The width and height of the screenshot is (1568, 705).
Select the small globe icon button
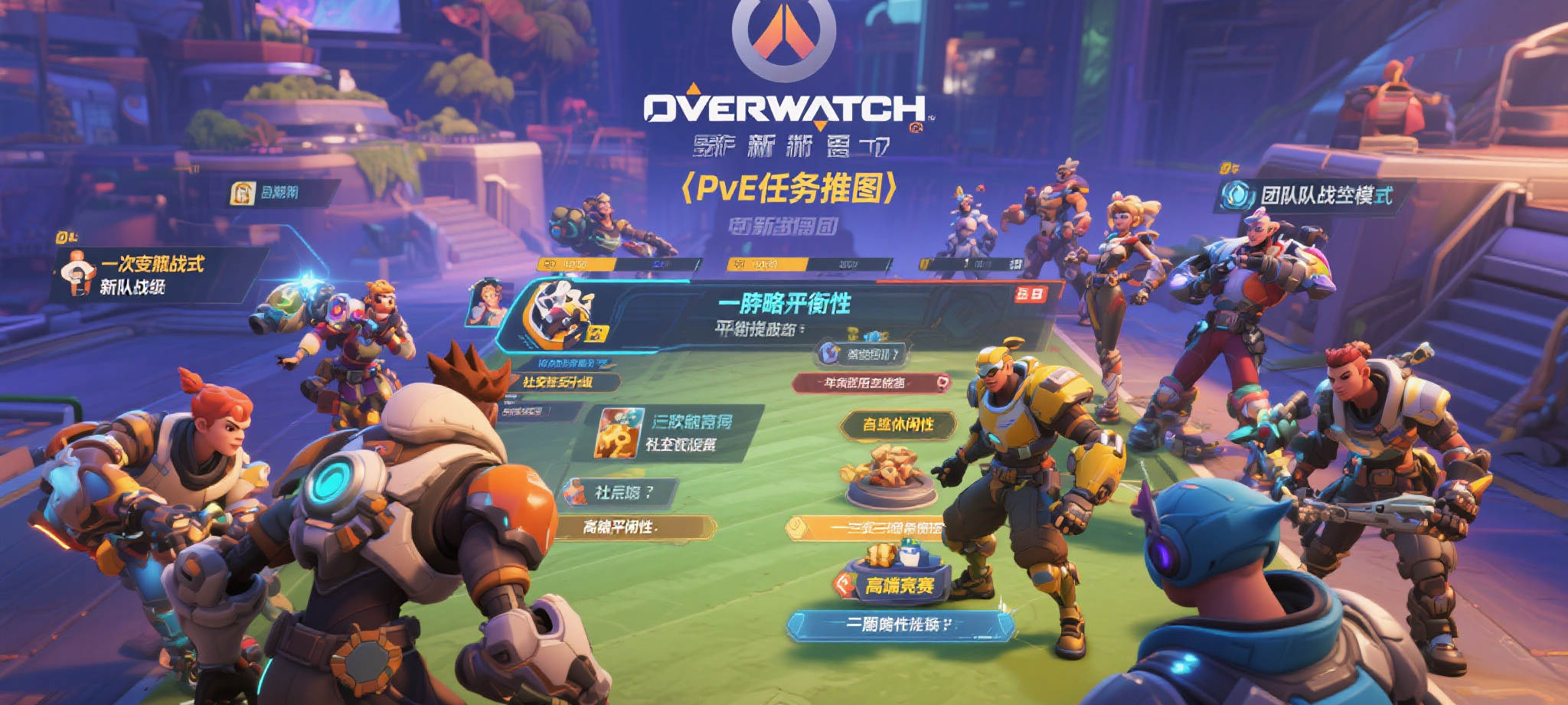coord(861,354)
